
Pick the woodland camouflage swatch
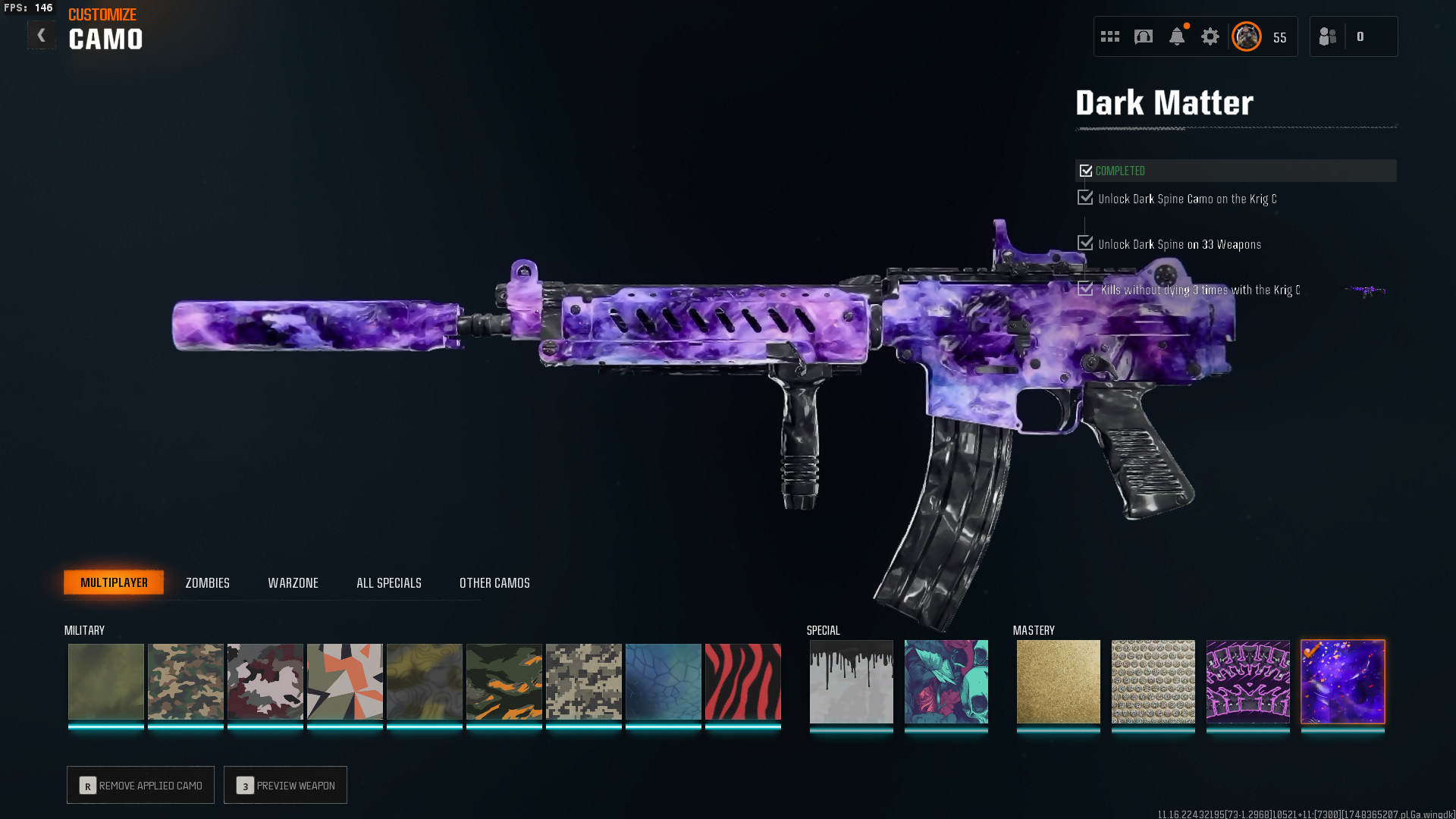pos(185,681)
